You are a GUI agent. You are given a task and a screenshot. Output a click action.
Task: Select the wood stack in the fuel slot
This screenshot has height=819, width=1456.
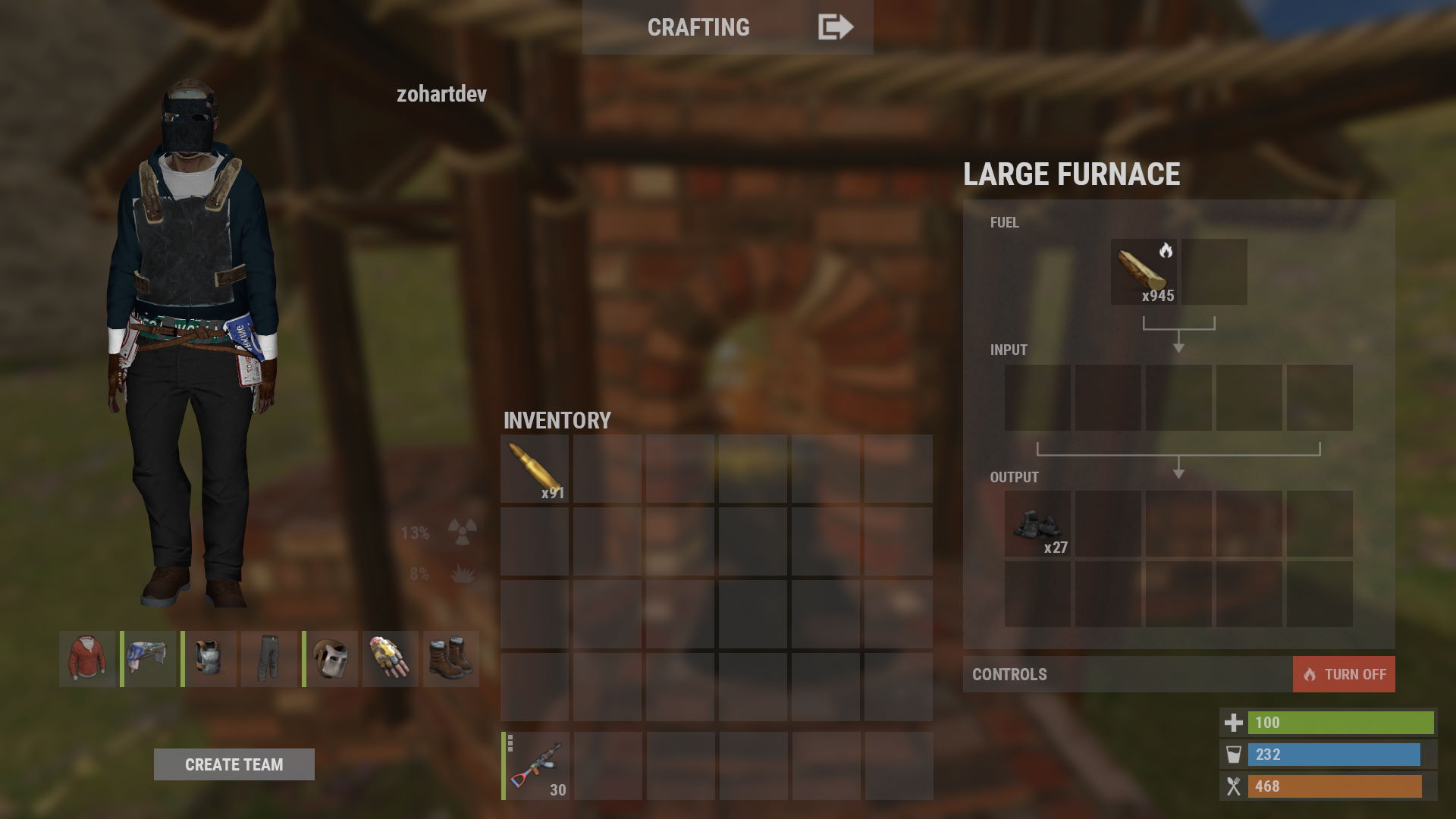point(1144,272)
